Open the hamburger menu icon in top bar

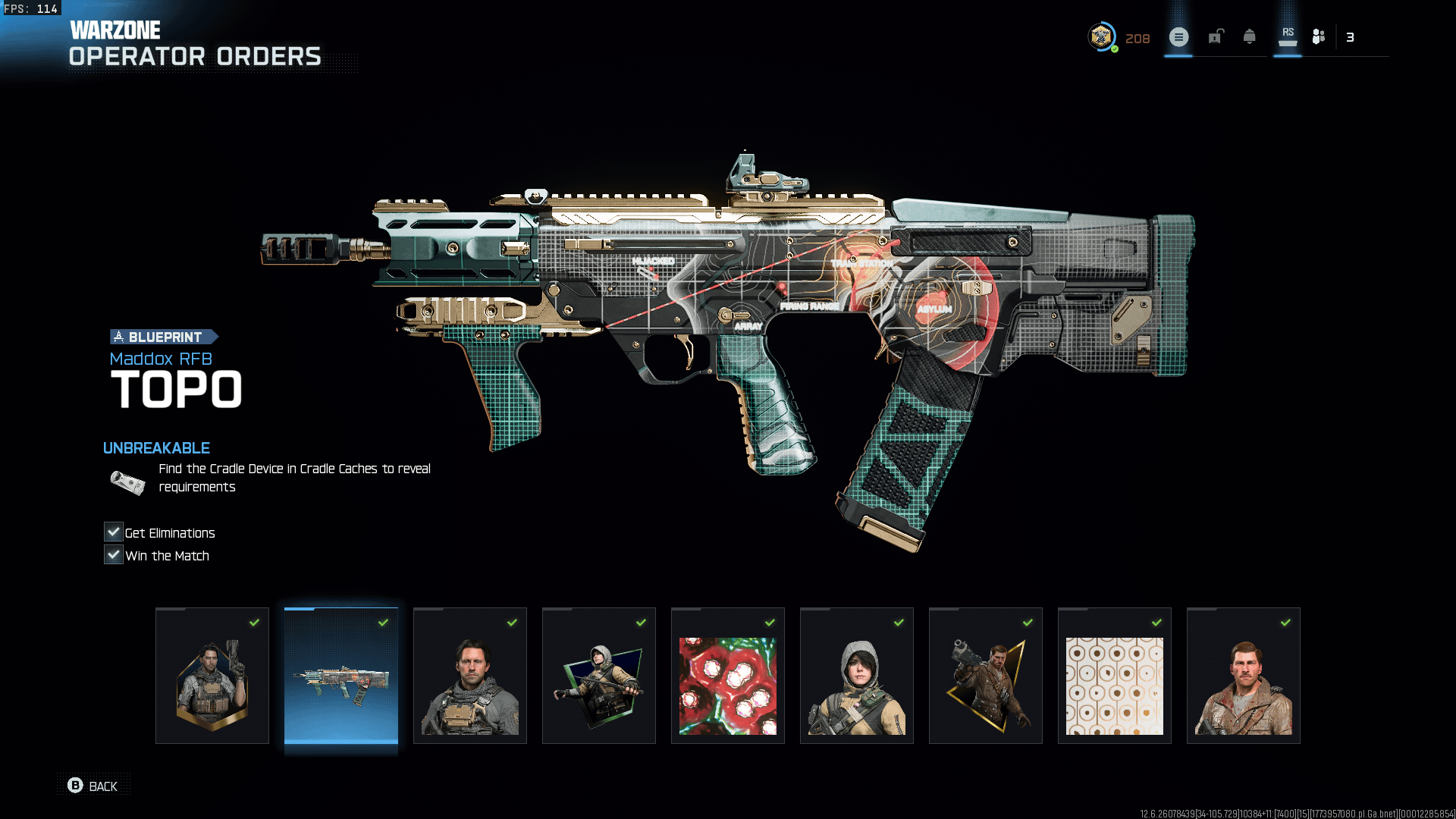[x=1178, y=37]
